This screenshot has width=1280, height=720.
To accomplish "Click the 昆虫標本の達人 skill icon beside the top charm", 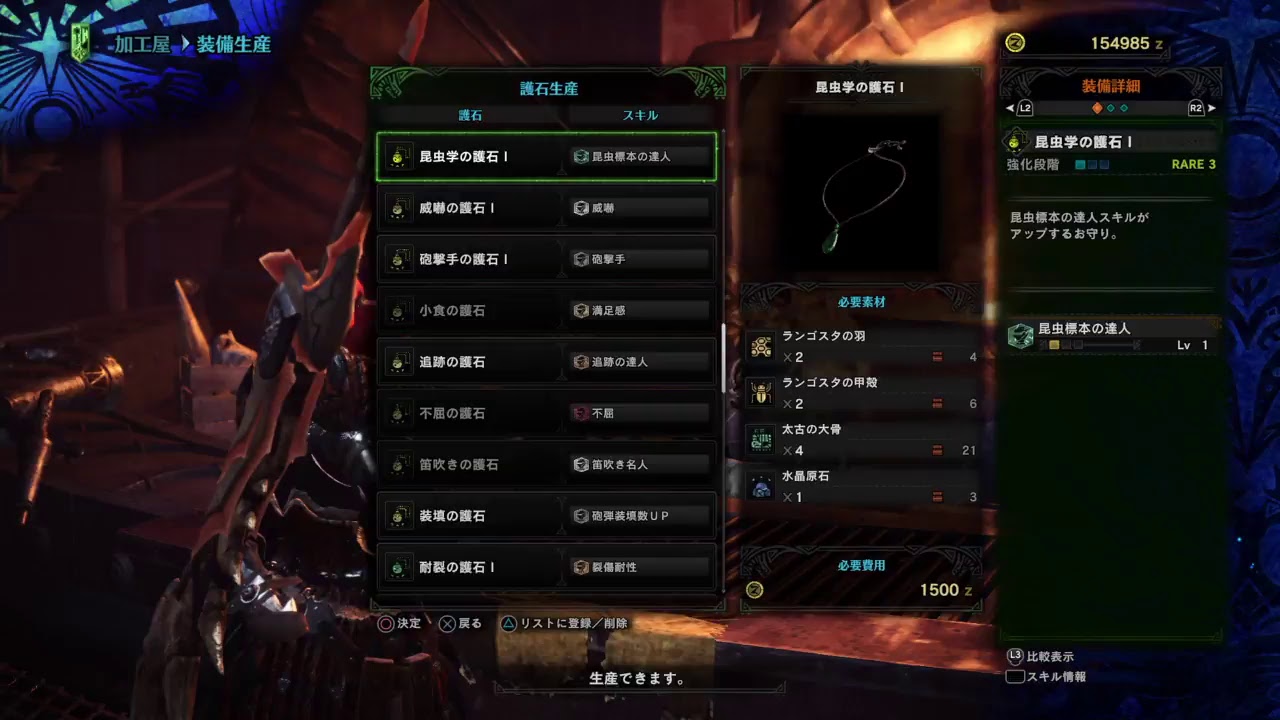I will click(x=580, y=155).
